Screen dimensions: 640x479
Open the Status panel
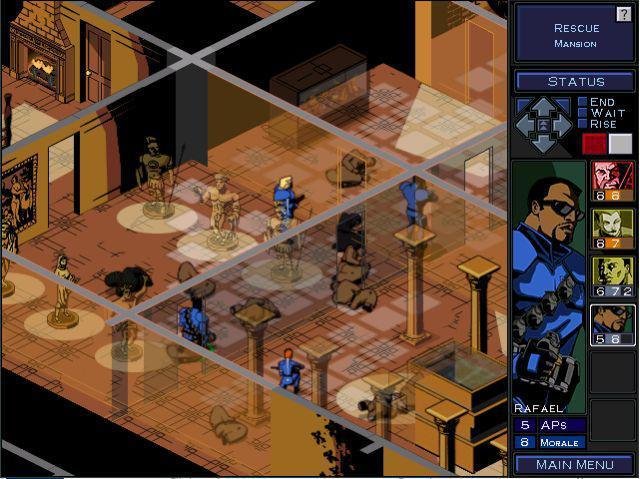(x=575, y=81)
